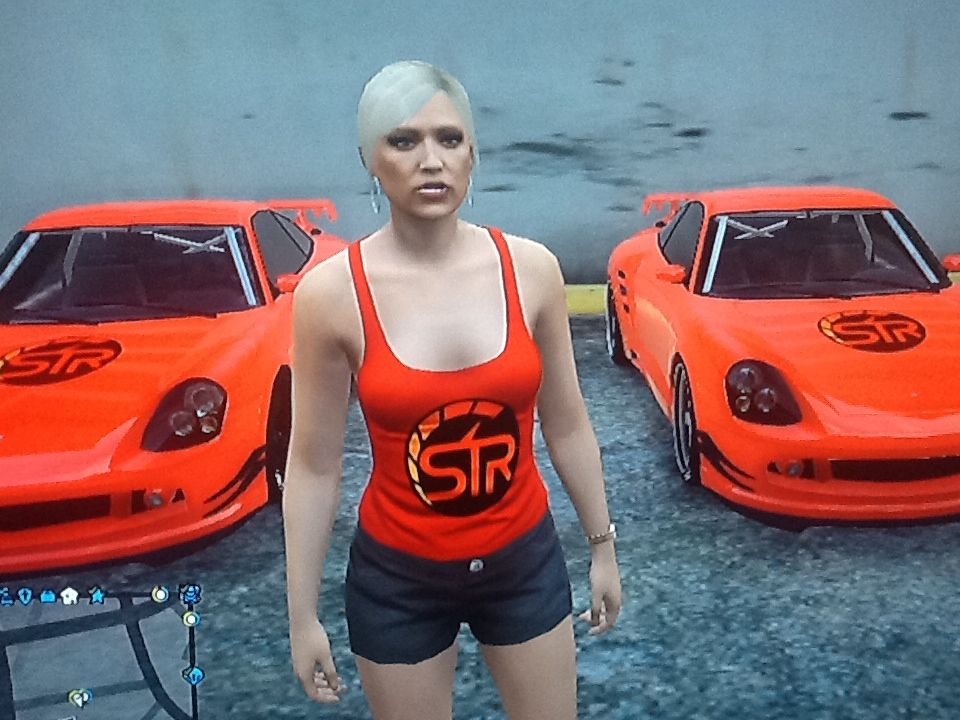Screen dimensions: 960x720
Task: Select the blue shield marker on the minimap
Action: point(25,596)
